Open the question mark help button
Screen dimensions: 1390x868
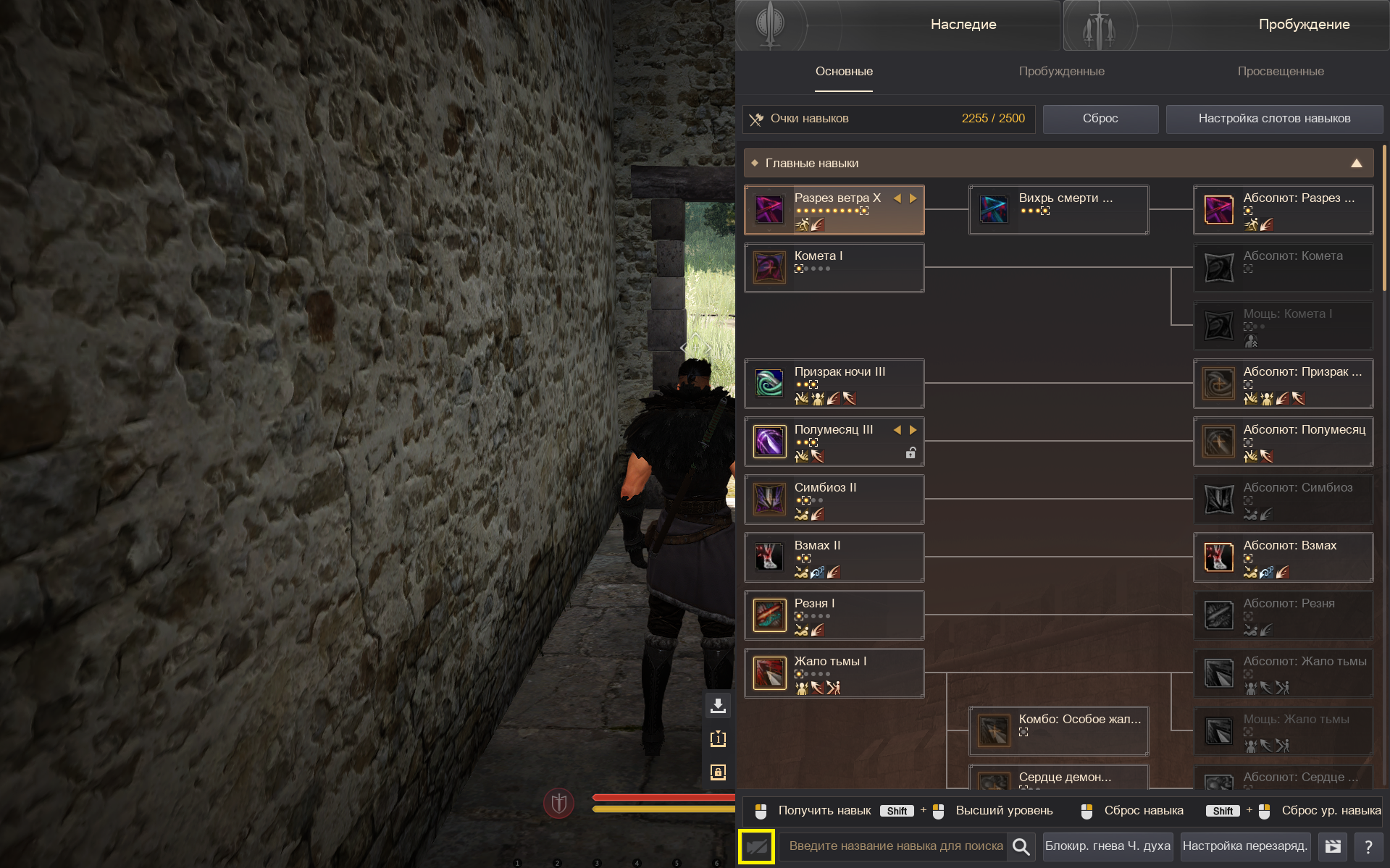pos(1368,846)
